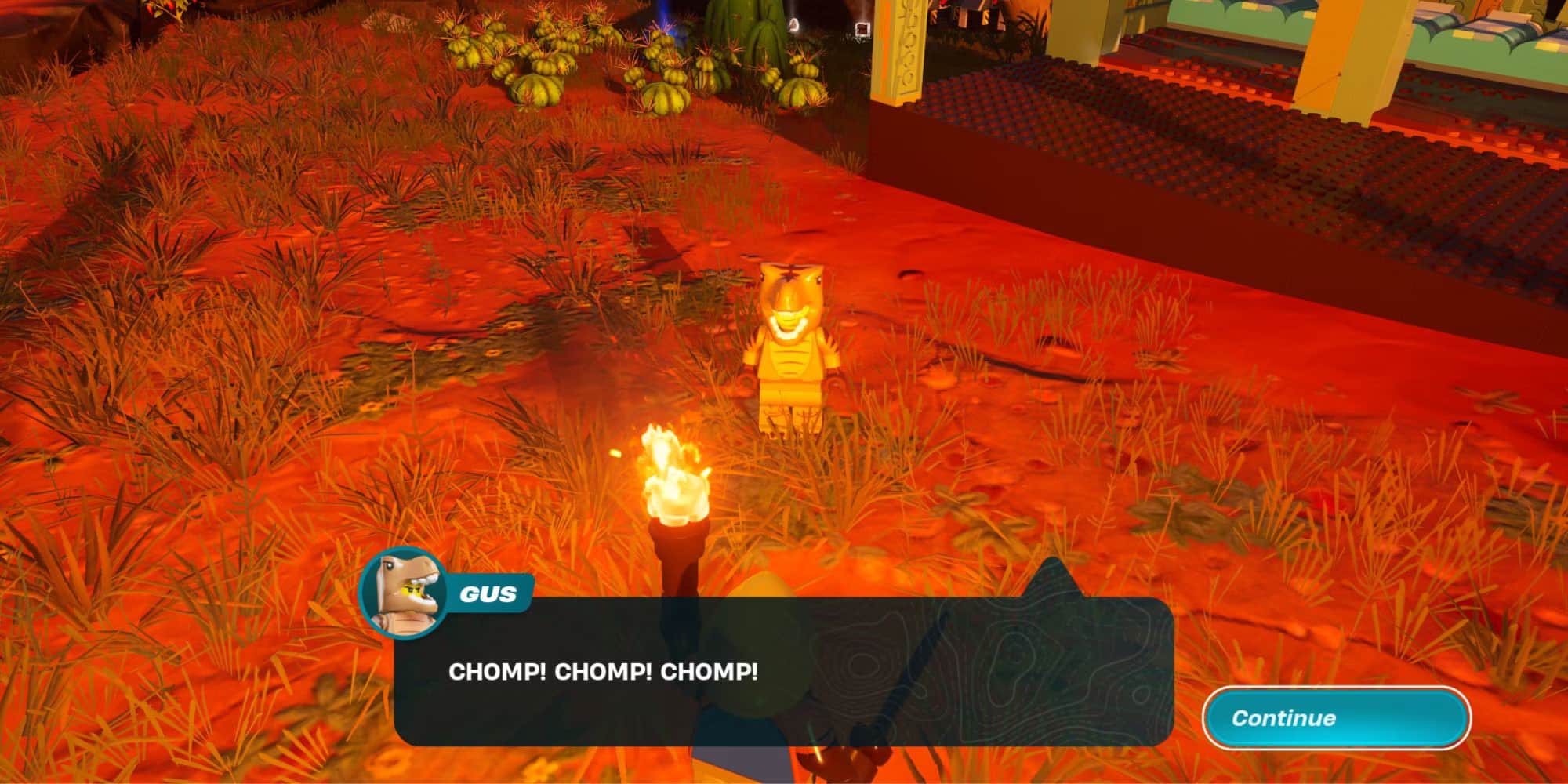
Task: Click the Continue button
Action: 1336,717
